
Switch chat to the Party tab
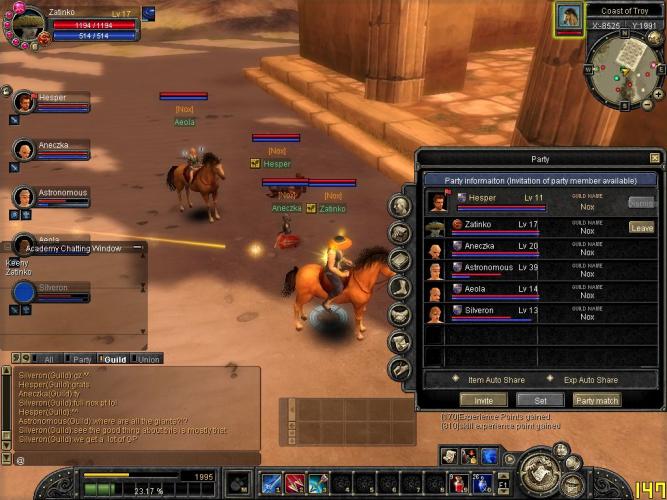pyautogui.click(x=79, y=358)
